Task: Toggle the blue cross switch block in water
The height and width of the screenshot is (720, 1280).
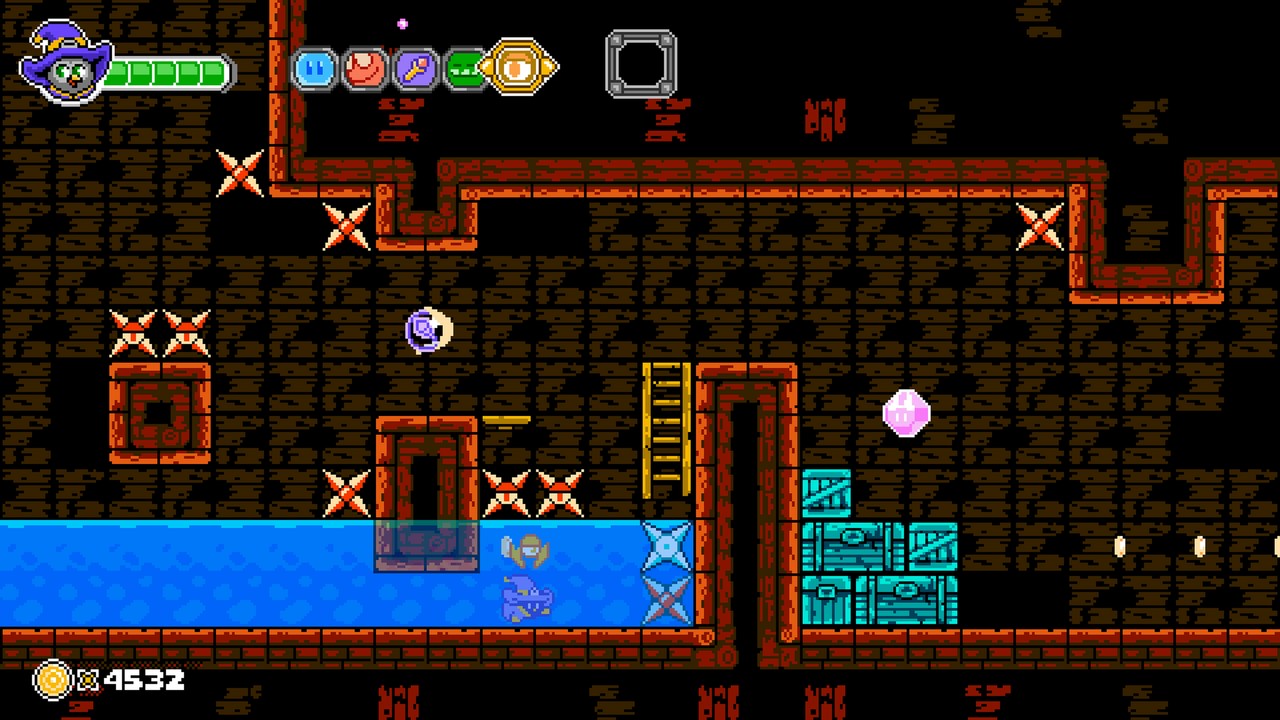Action: point(666,548)
